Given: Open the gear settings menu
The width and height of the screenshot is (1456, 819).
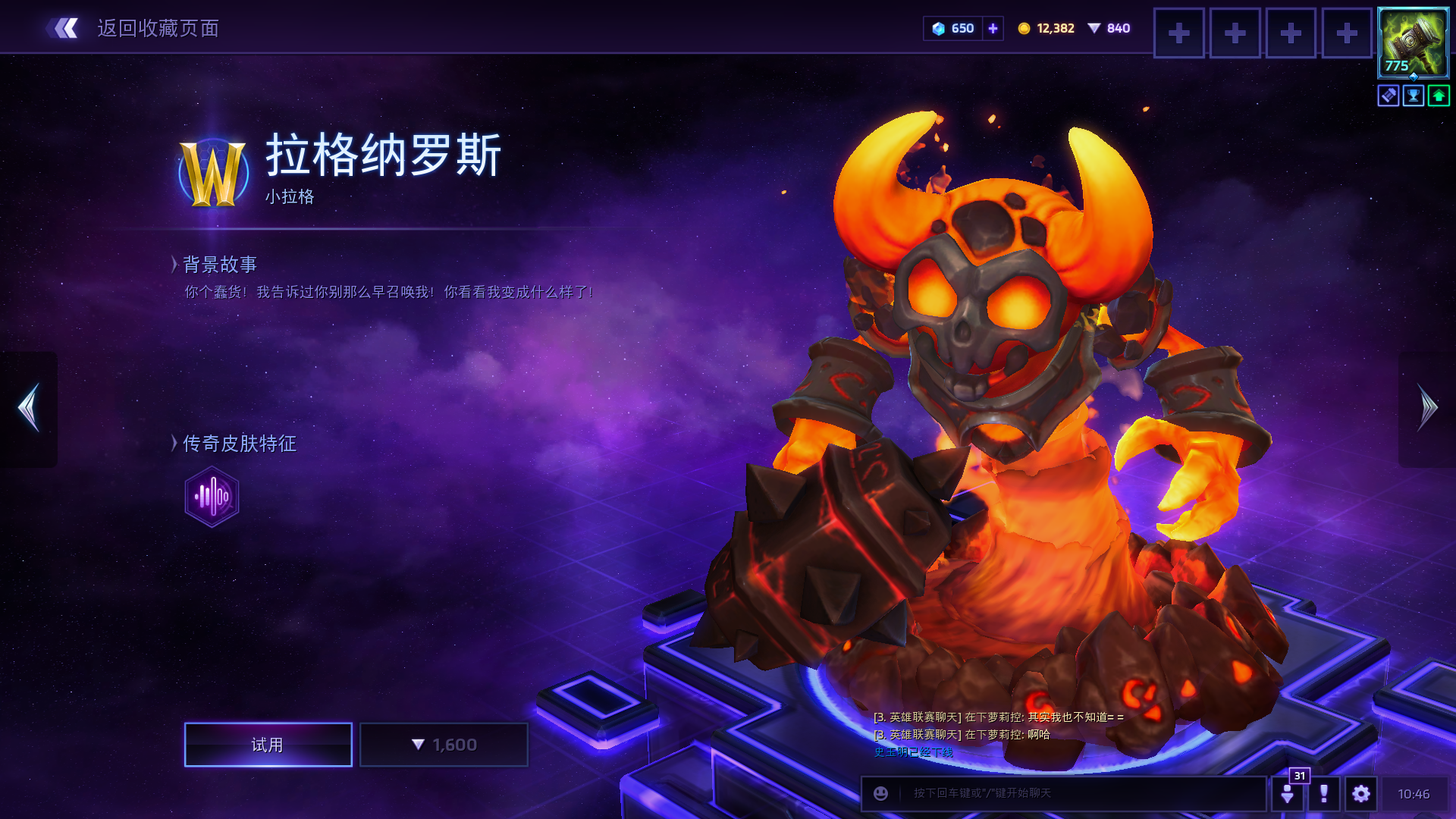Looking at the screenshot, I should [1361, 793].
